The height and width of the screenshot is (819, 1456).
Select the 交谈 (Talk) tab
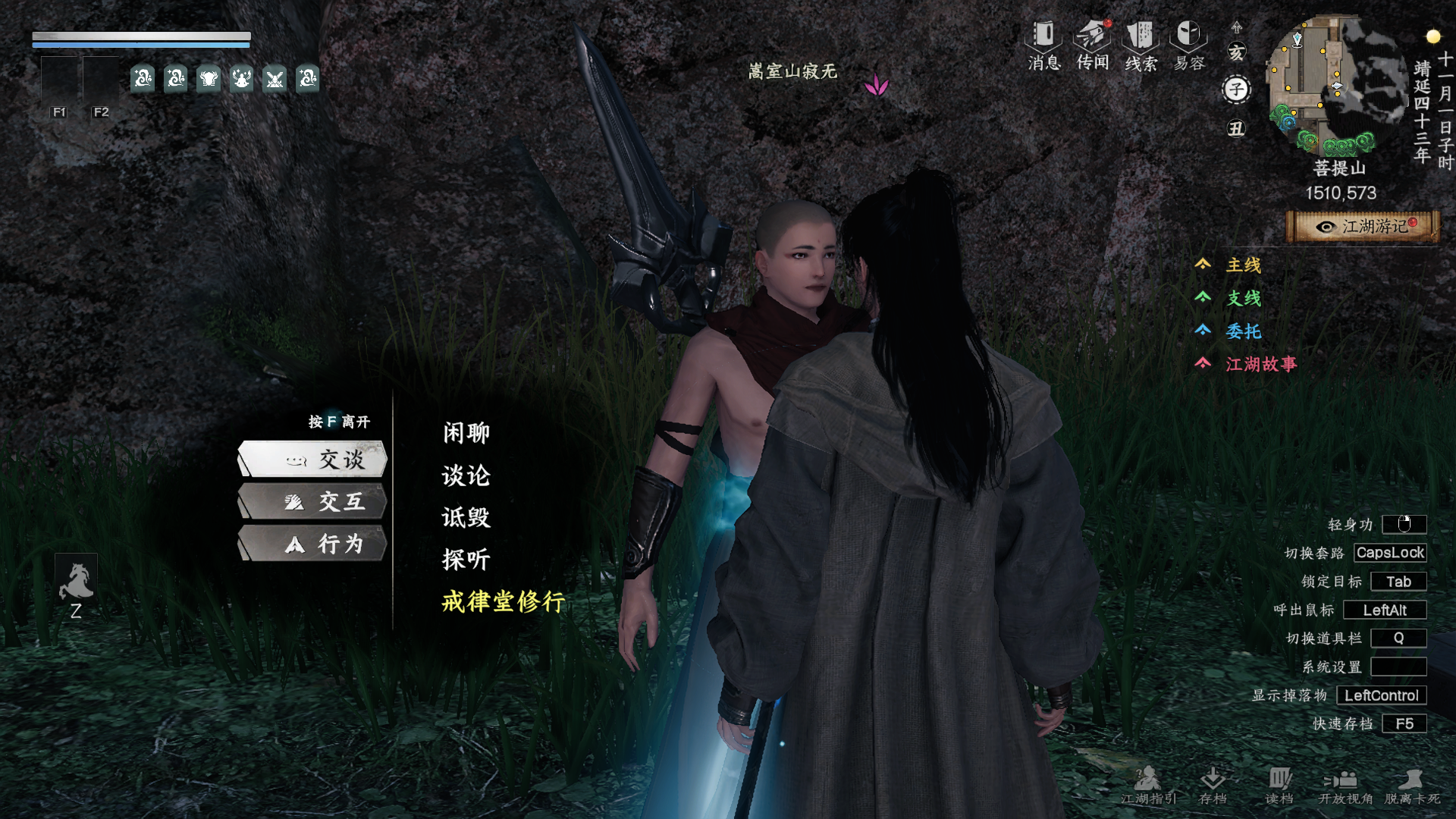(313, 459)
